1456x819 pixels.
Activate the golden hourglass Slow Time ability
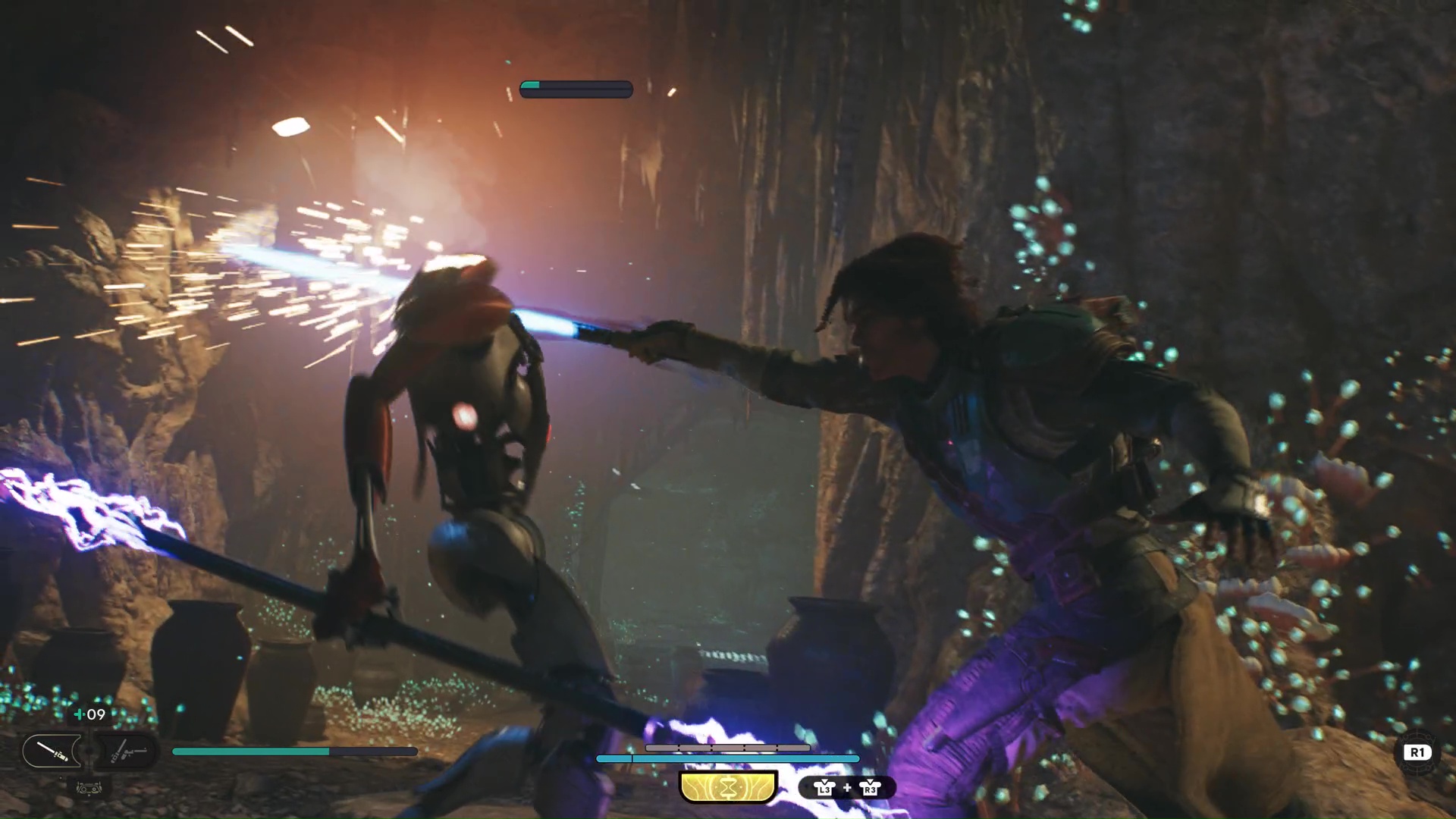click(729, 788)
